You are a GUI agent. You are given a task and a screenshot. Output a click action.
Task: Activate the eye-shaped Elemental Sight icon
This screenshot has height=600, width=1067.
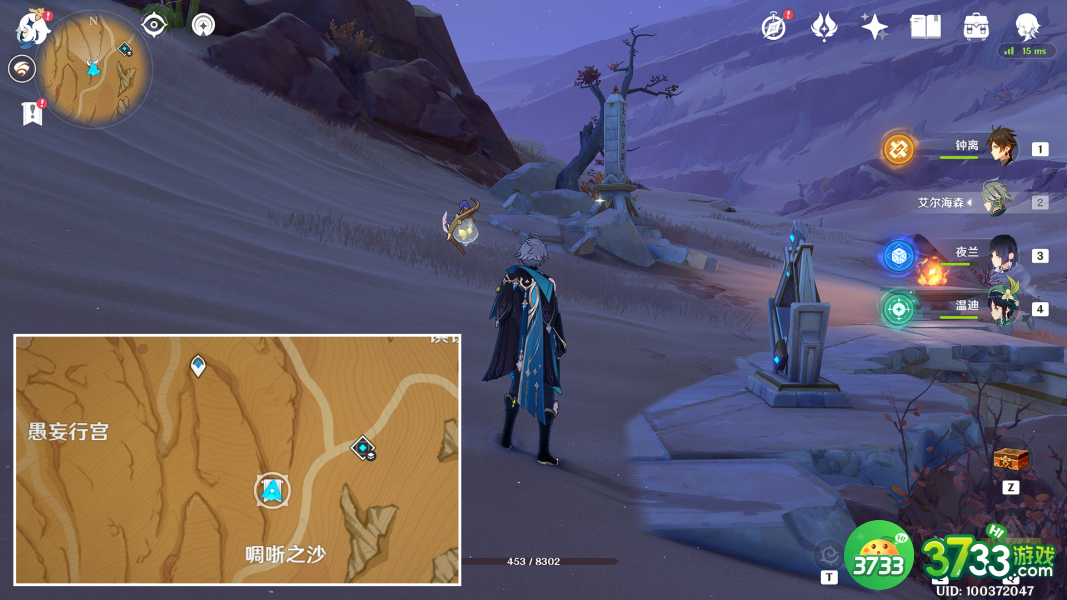tap(154, 24)
